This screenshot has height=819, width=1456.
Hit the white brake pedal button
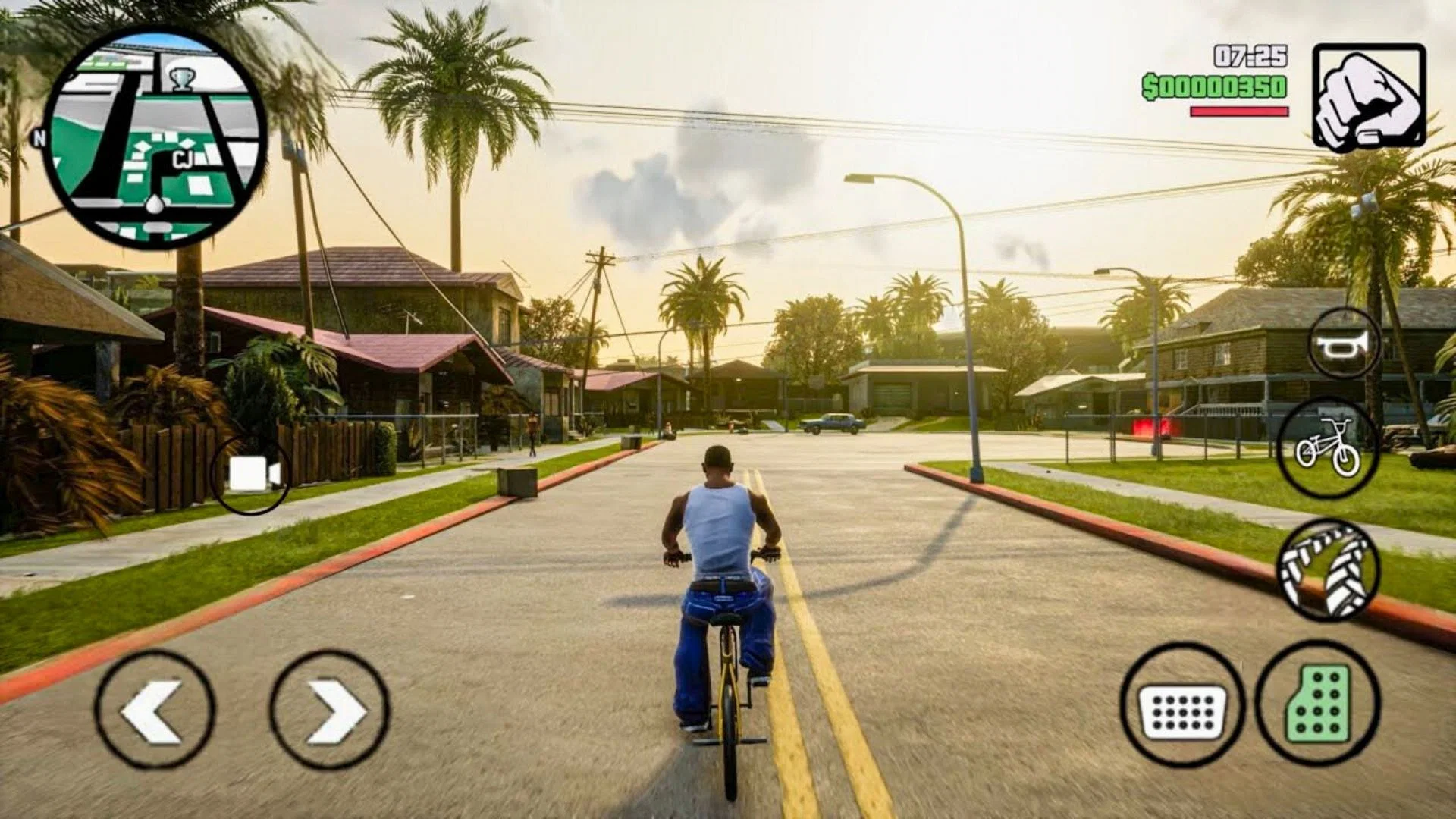click(1182, 706)
